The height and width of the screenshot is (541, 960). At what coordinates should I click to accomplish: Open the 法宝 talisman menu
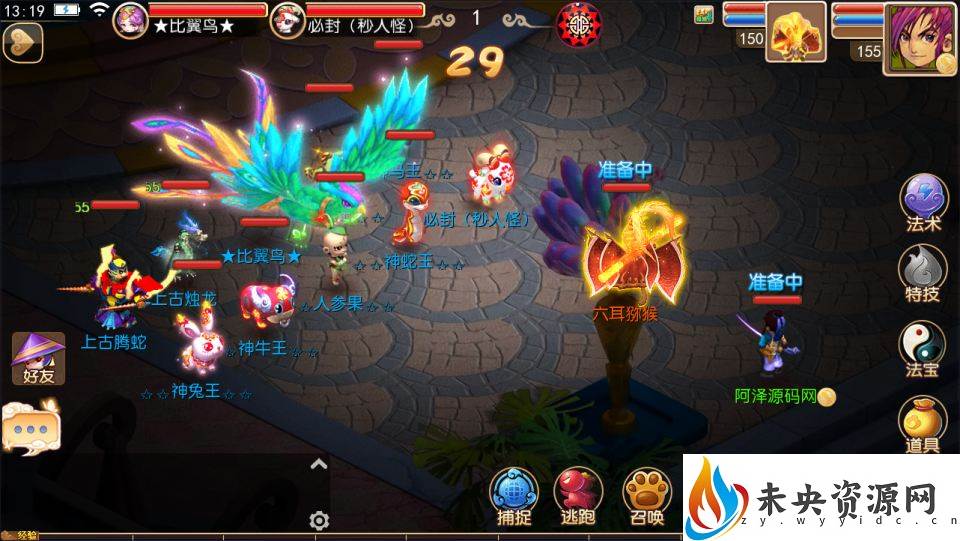[x=922, y=347]
